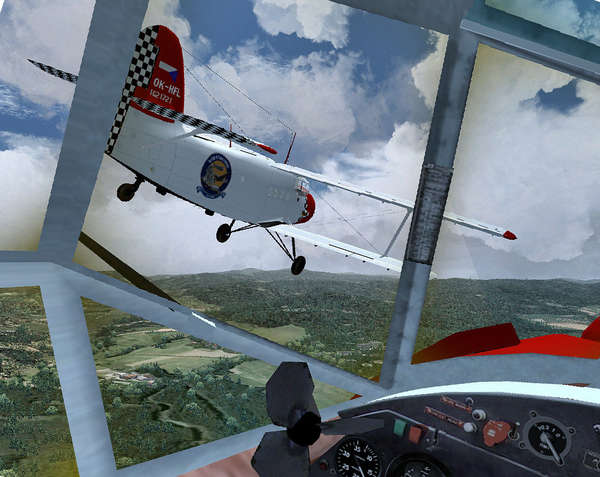Push the green square button on the panel
The image size is (600, 477).
399,430
